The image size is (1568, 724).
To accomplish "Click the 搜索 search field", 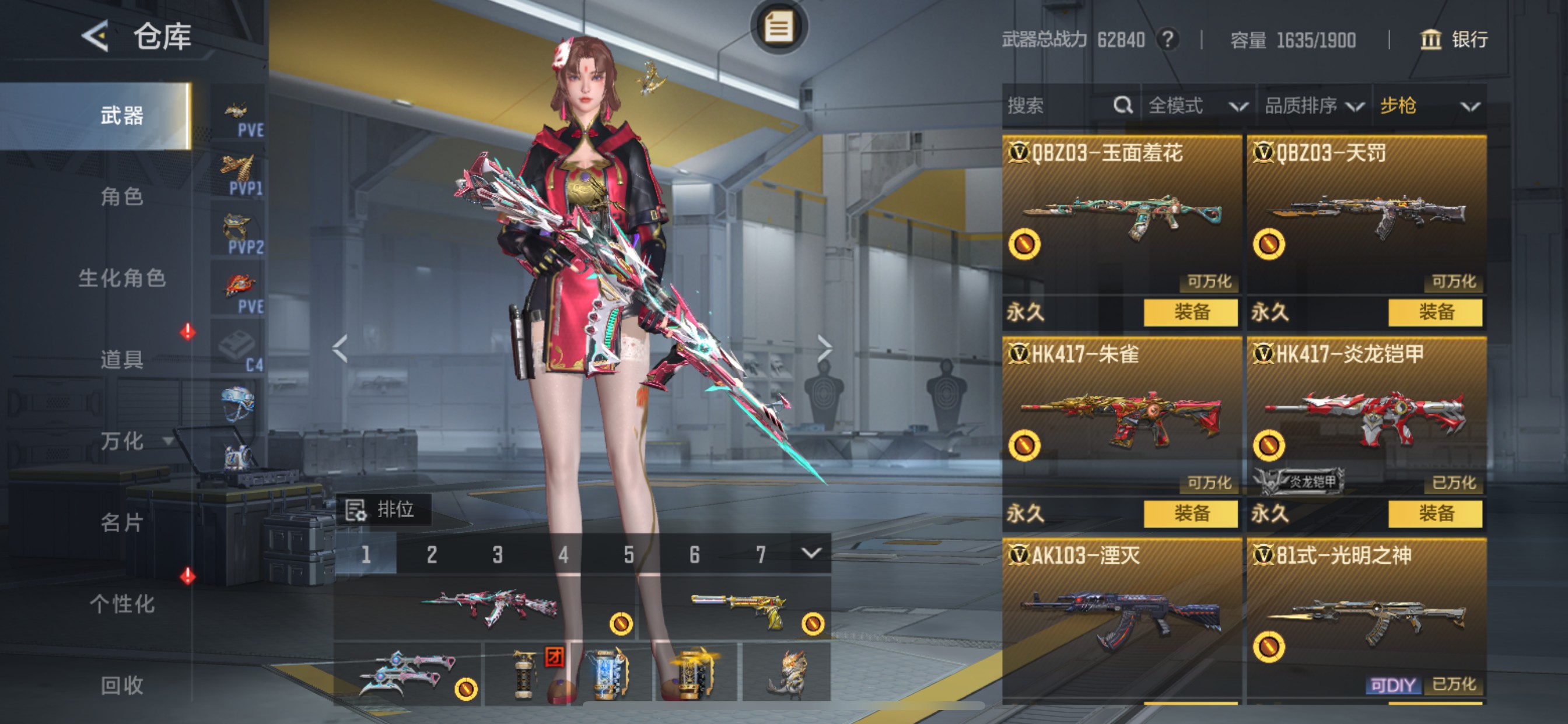I will 1059,106.
